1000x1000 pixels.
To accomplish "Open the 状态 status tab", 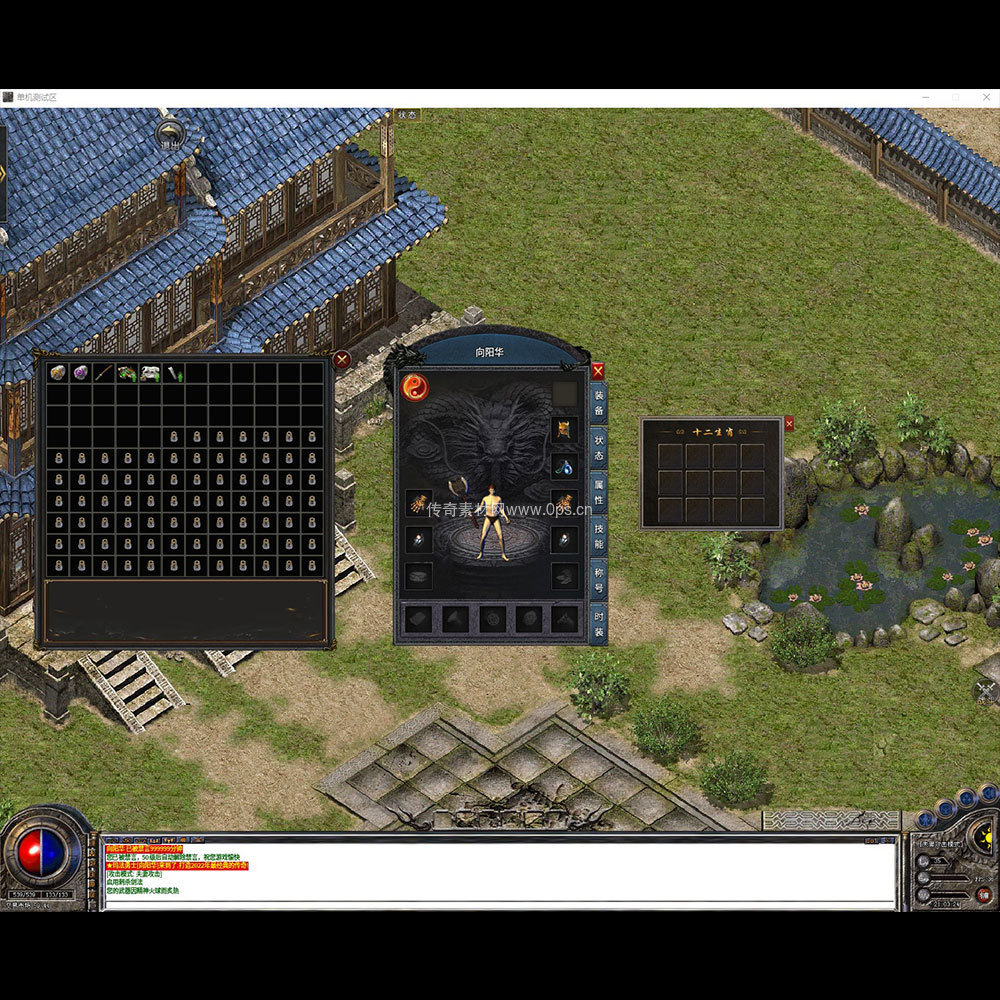I will pos(598,449).
